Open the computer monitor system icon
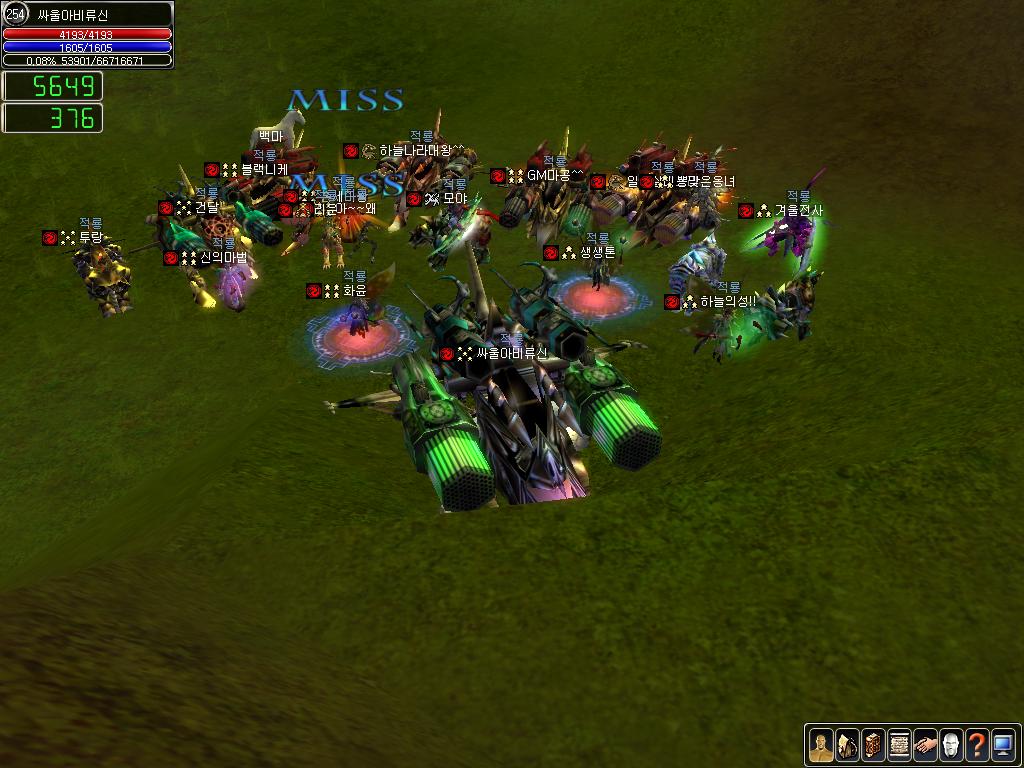This screenshot has height=768, width=1024. (x=1003, y=745)
